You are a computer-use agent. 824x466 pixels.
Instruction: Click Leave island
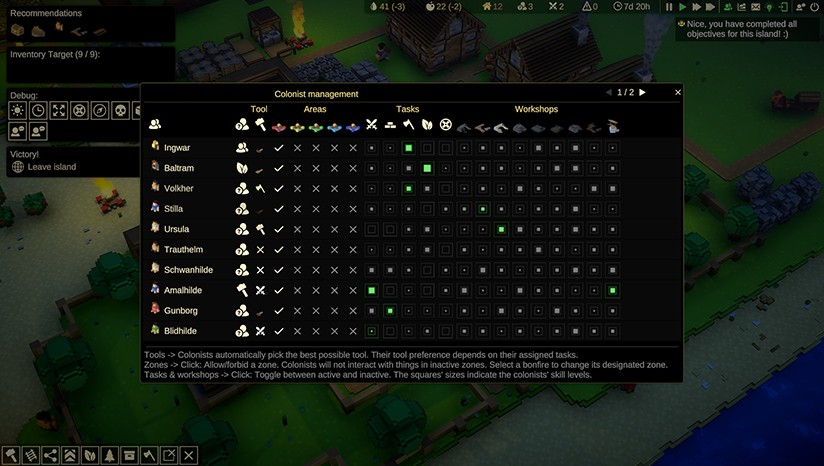(x=51, y=167)
